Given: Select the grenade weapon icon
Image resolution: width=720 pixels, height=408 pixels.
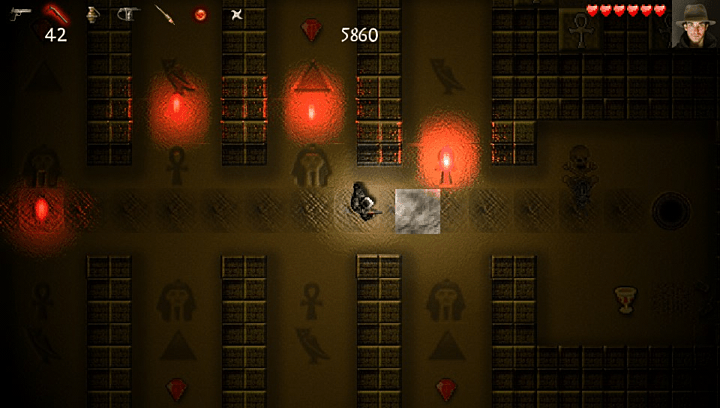Looking at the screenshot, I should [x=92, y=14].
